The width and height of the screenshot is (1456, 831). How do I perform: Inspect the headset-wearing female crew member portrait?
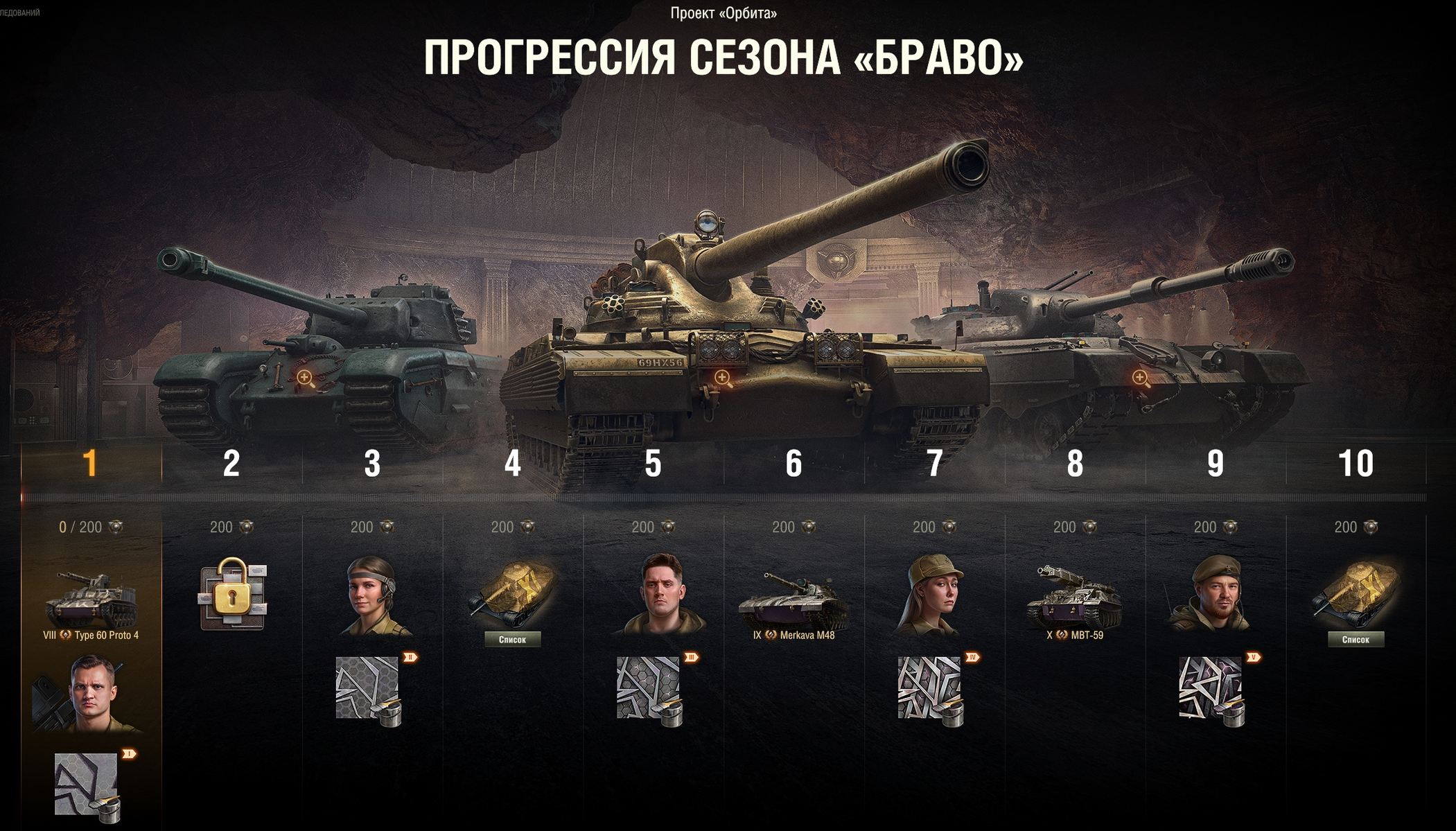(373, 595)
